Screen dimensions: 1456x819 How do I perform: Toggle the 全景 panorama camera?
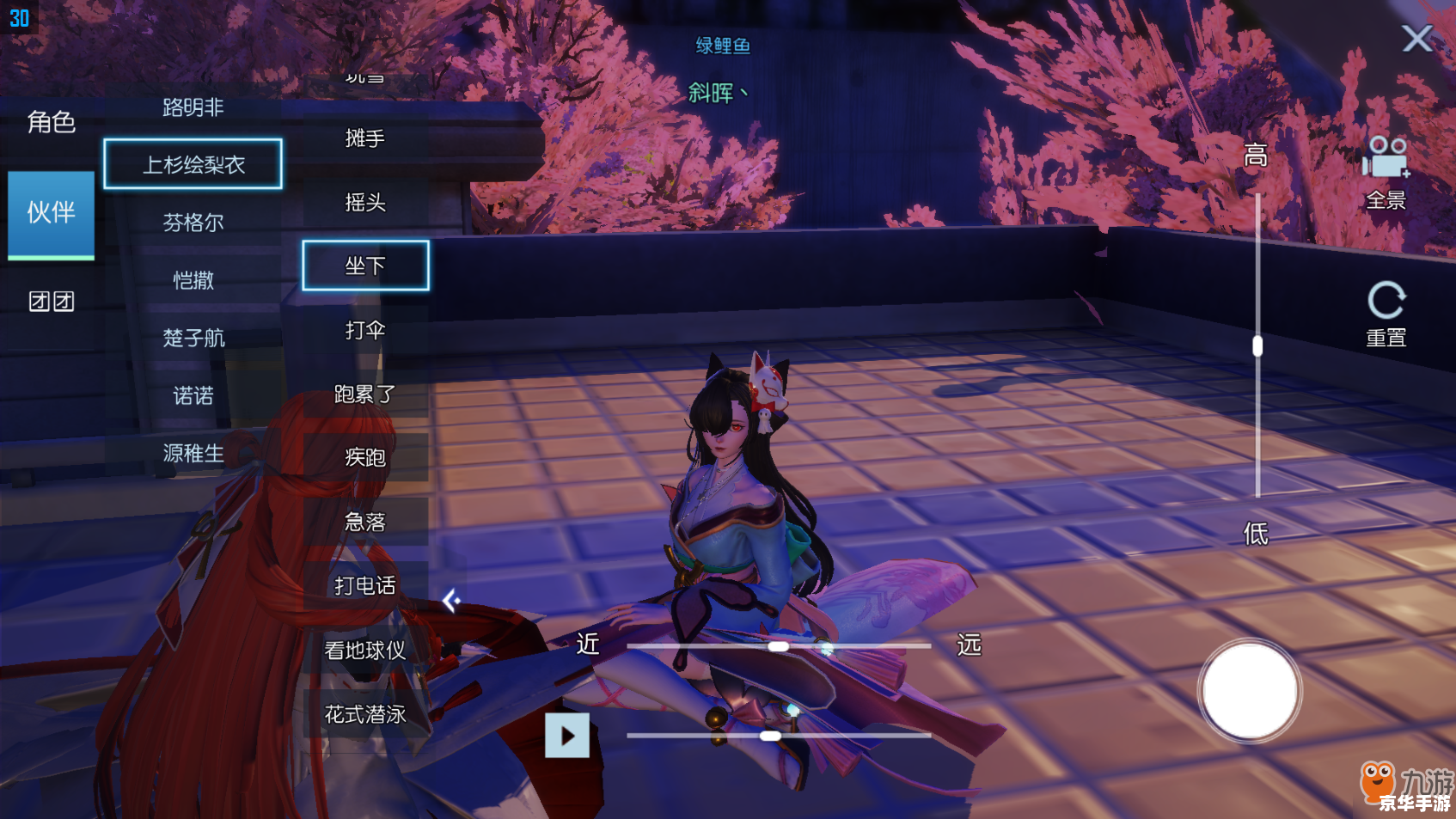1386,173
